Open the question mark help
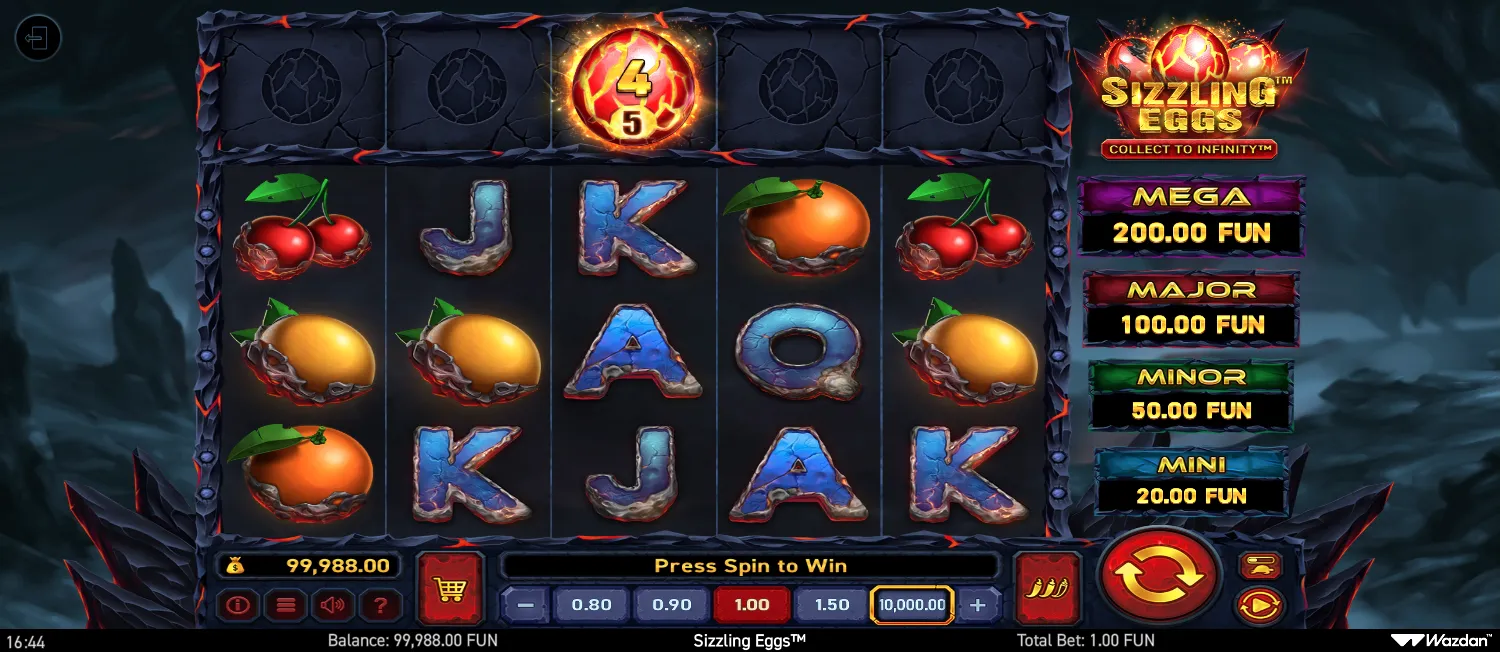The image size is (1500, 652). 380,605
